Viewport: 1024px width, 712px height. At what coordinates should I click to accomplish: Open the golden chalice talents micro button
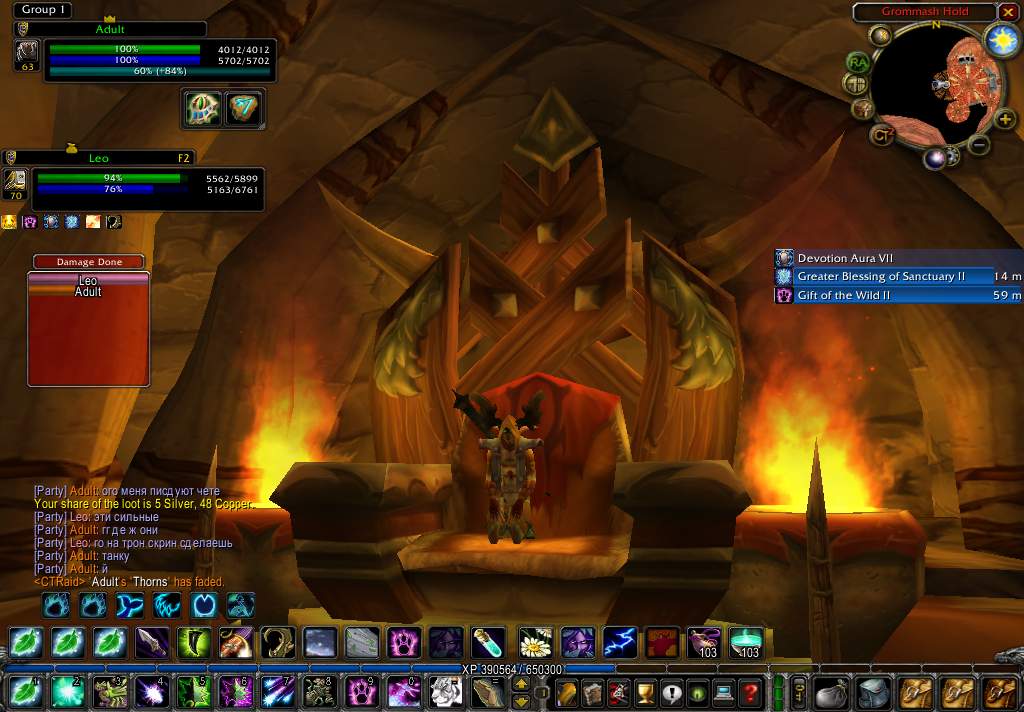pos(645,691)
